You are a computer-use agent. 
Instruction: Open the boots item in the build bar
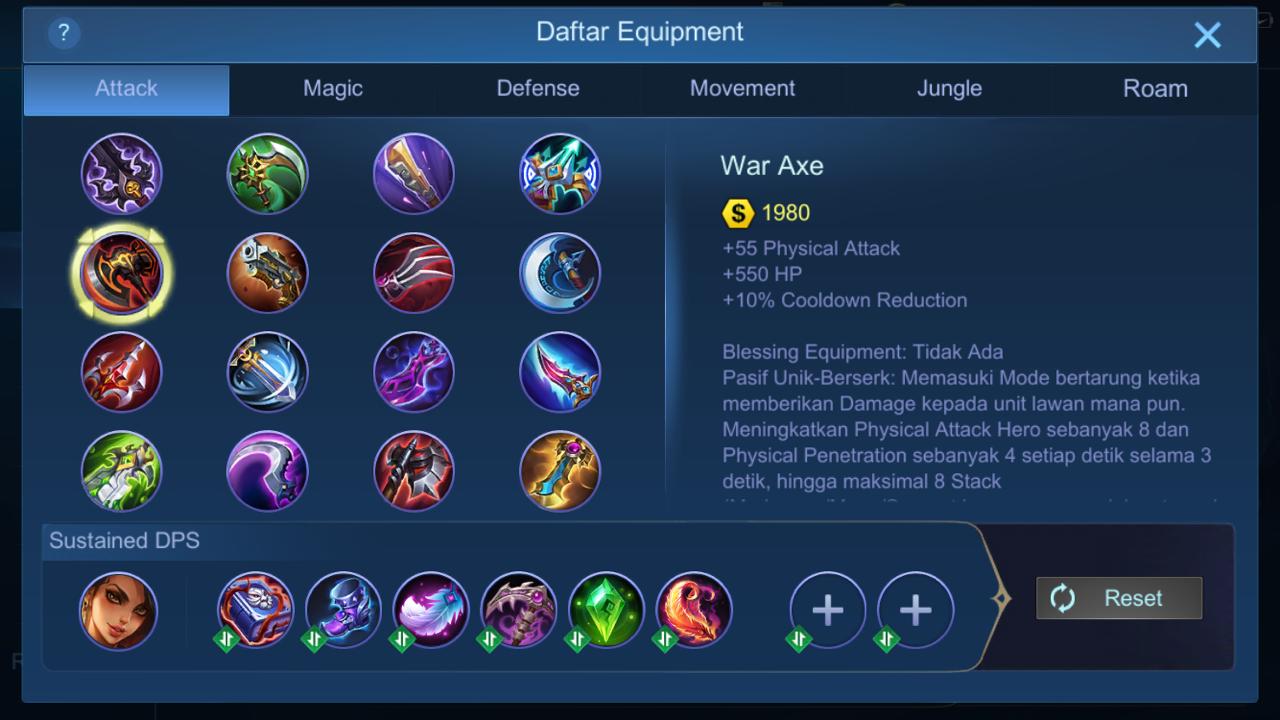[342, 610]
